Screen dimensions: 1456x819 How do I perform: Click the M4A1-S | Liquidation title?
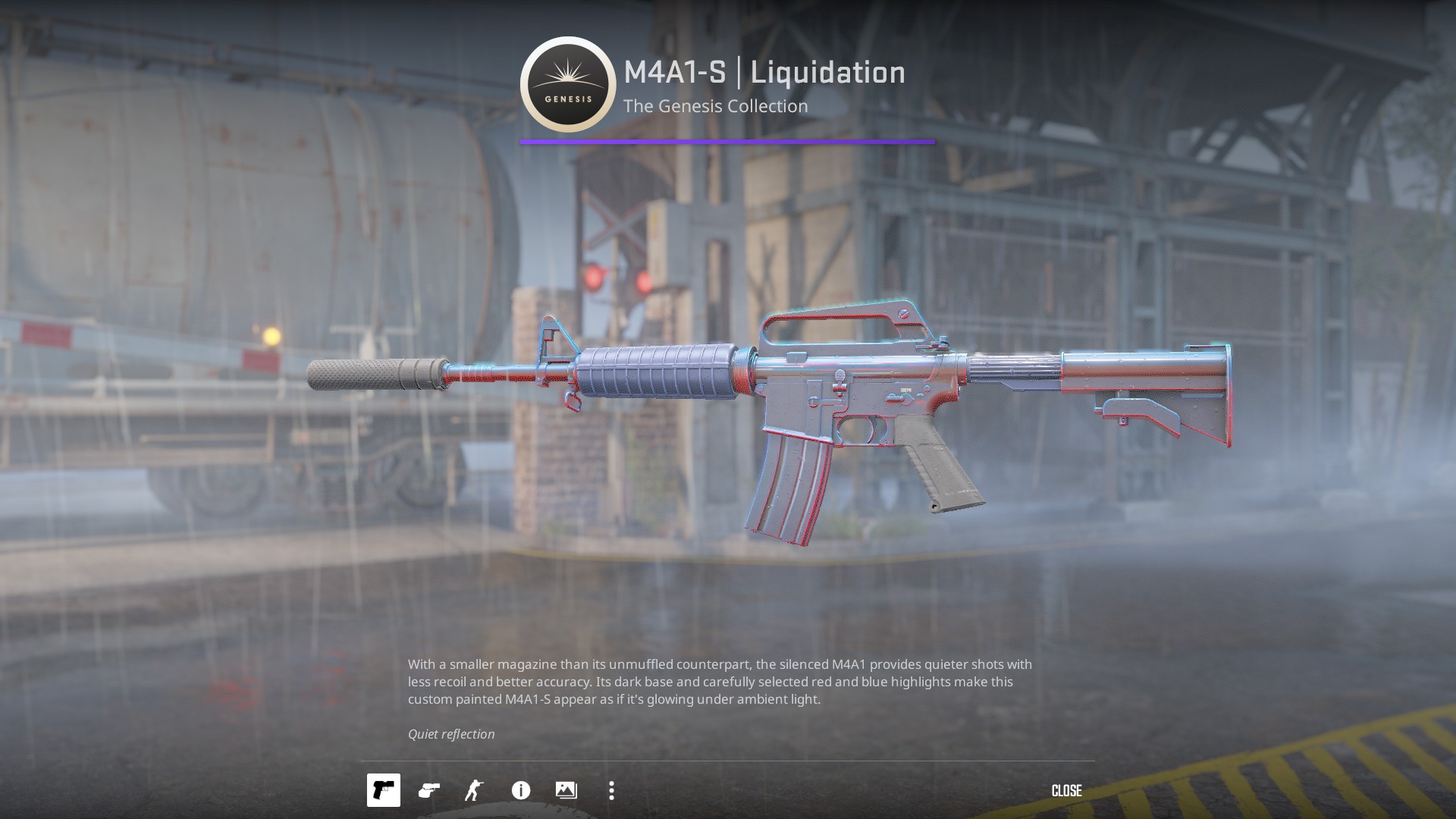pyautogui.click(x=763, y=73)
